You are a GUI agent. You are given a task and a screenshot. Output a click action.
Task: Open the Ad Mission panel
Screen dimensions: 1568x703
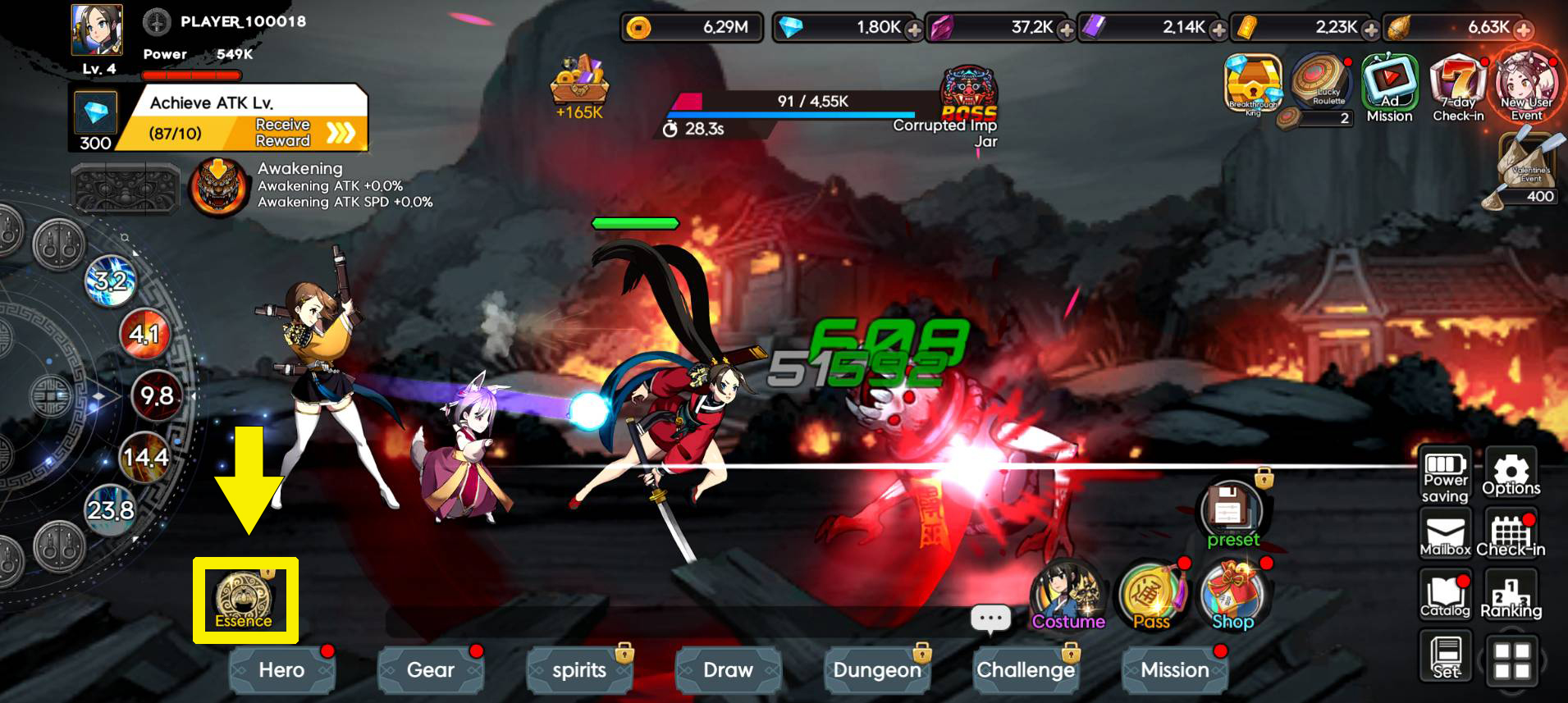(x=1389, y=82)
